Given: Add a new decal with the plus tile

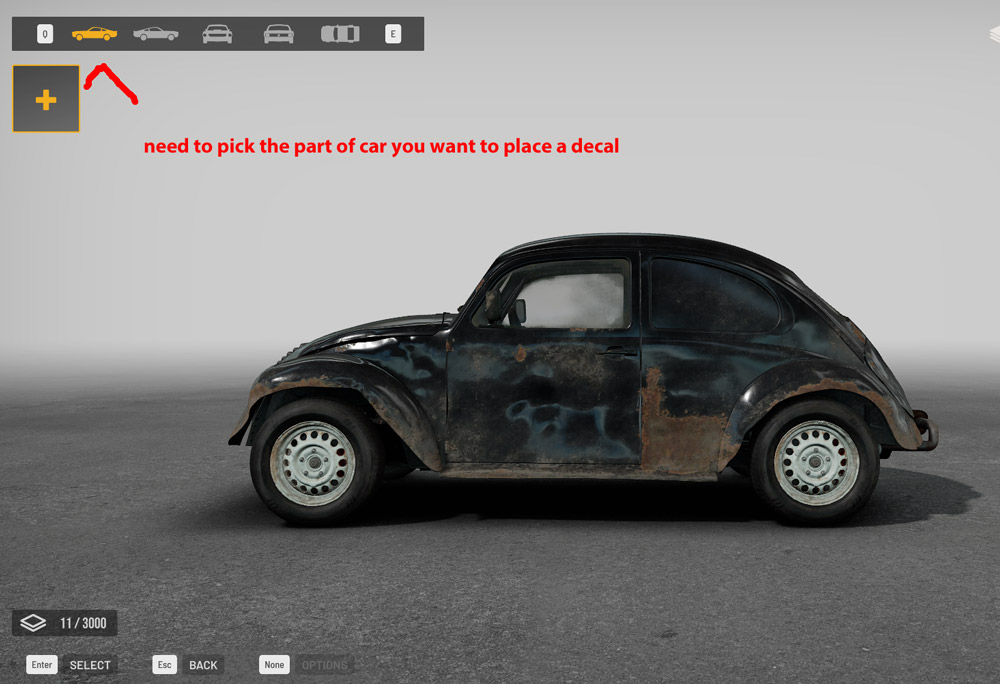Looking at the screenshot, I should point(46,99).
